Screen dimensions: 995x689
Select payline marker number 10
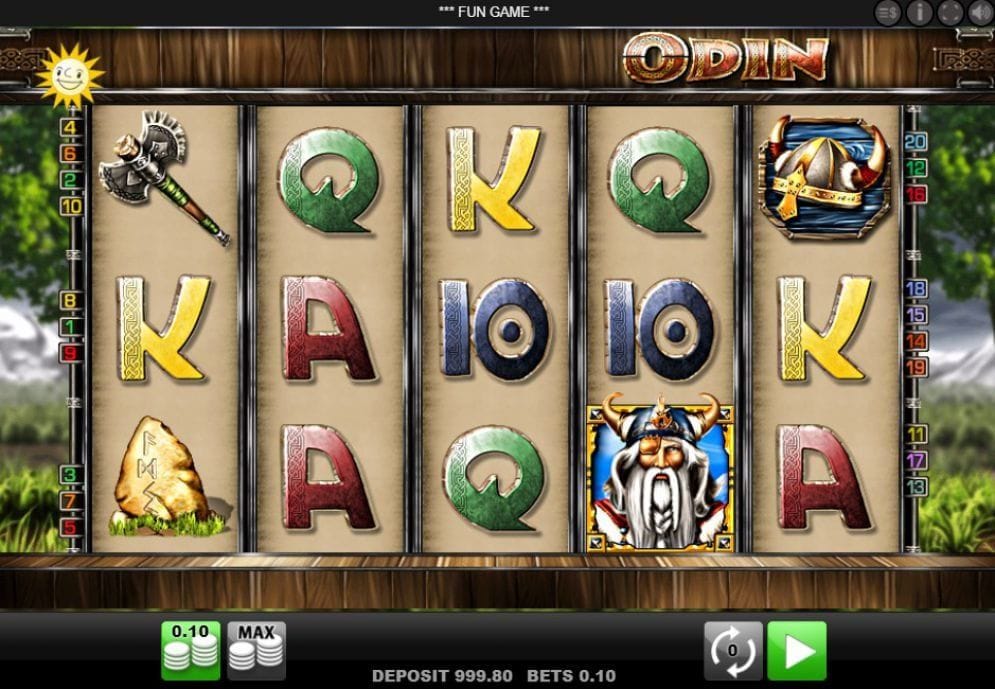(x=71, y=207)
